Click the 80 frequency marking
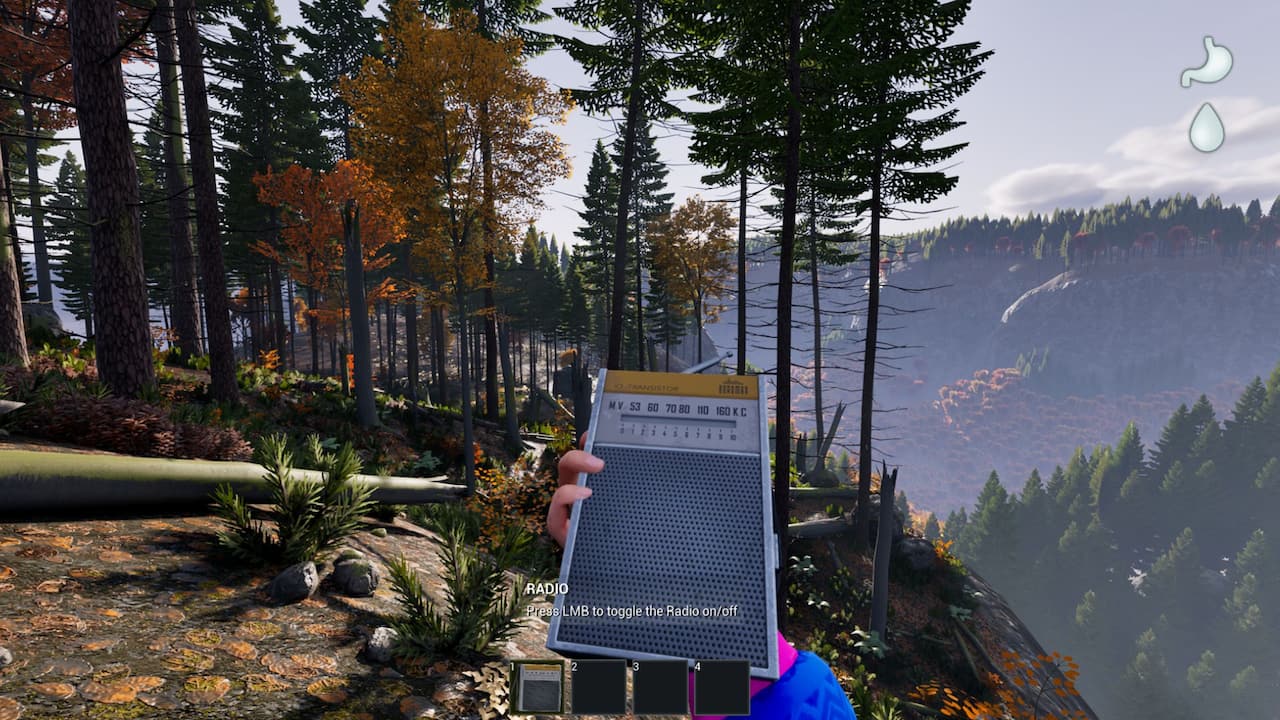 coord(685,410)
